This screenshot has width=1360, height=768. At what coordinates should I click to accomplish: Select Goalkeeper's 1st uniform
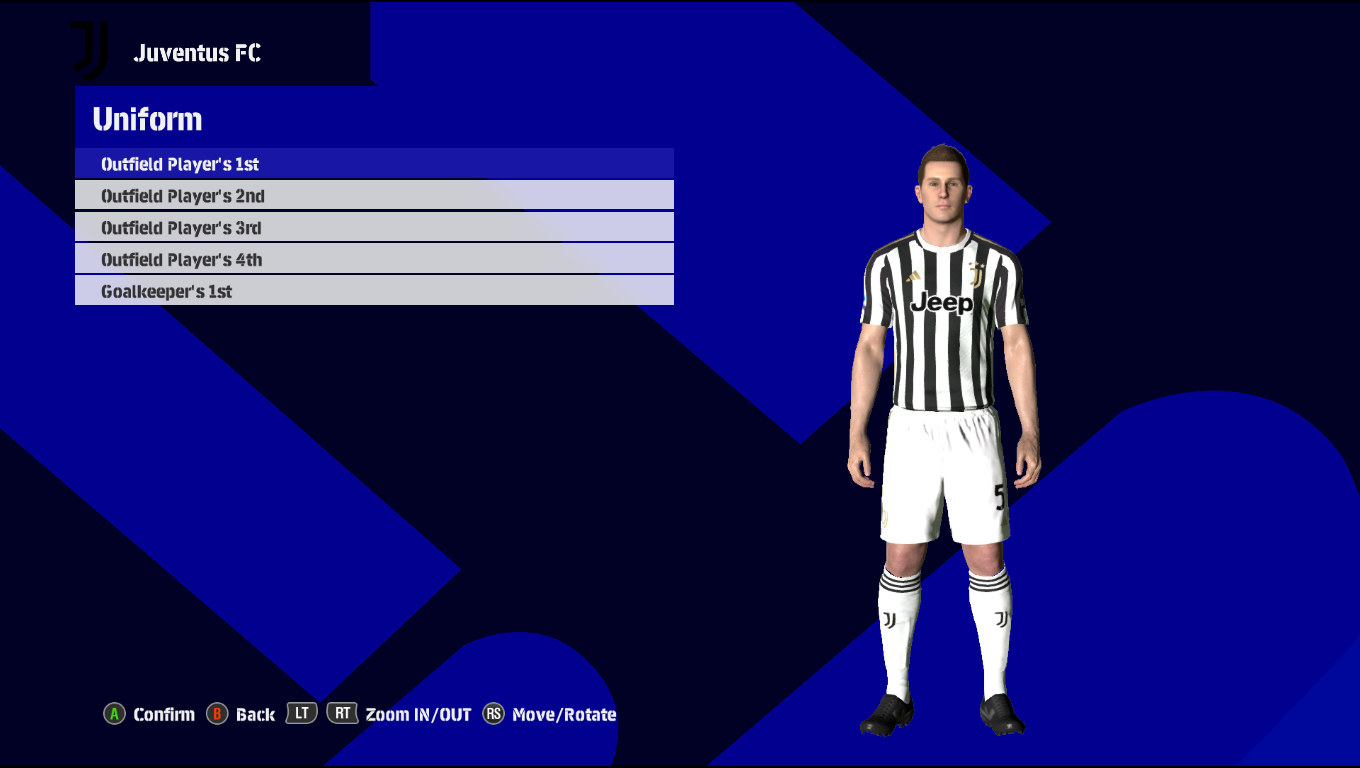coord(374,292)
